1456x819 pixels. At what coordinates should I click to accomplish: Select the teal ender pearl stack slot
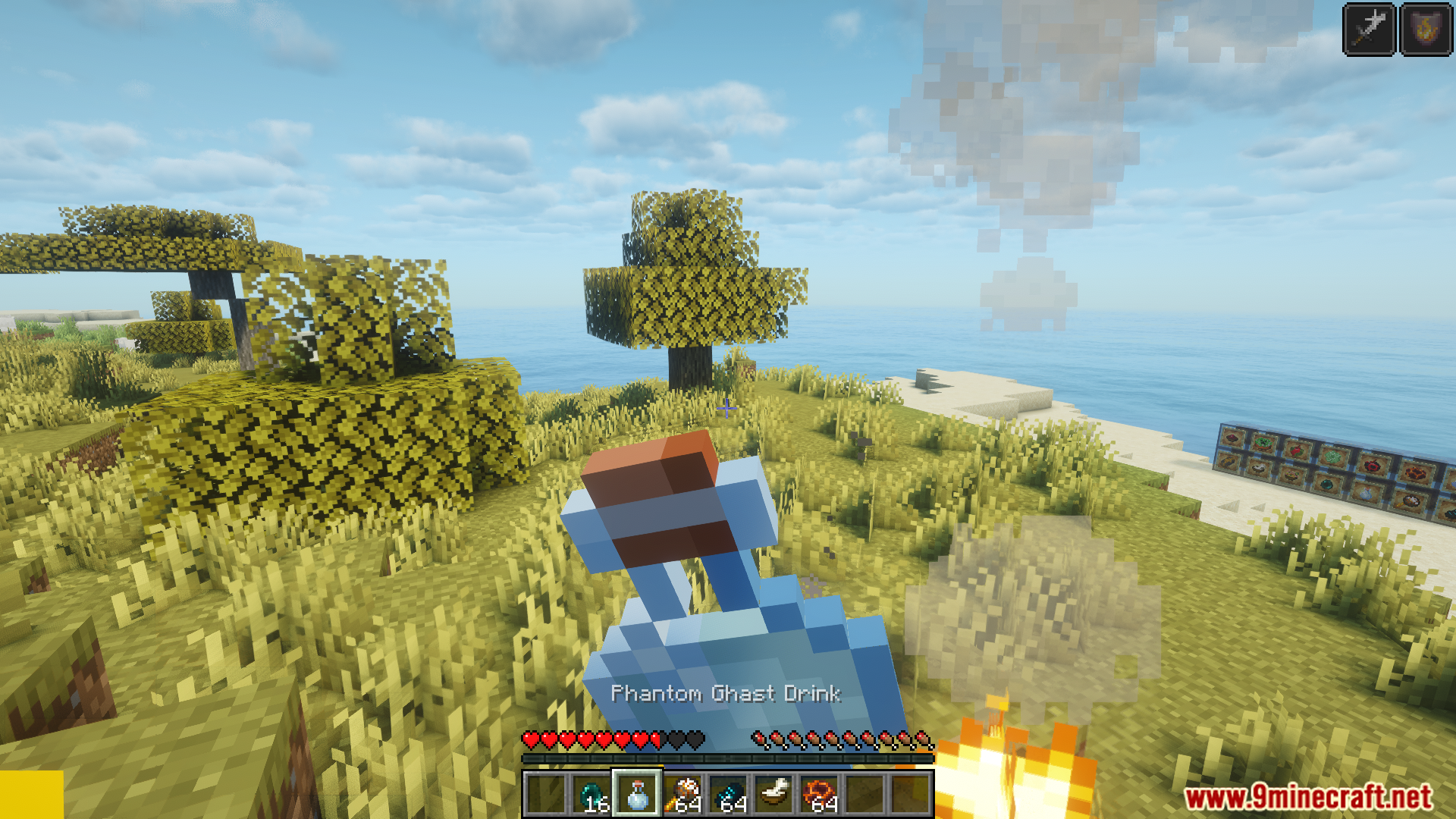pos(591,794)
